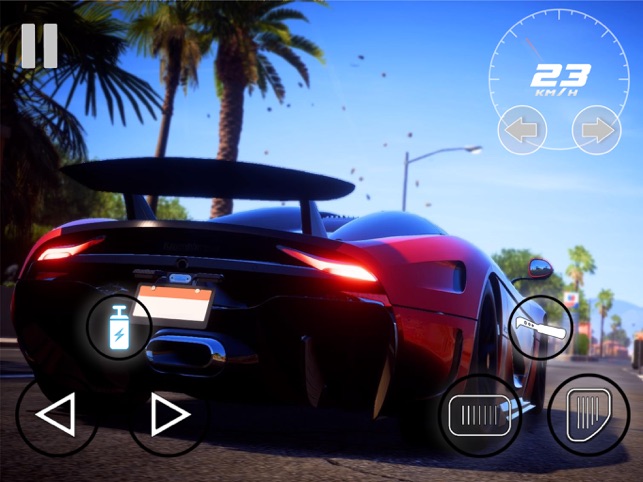Steer right with the triangle button
The height and width of the screenshot is (482, 643).
(169, 415)
